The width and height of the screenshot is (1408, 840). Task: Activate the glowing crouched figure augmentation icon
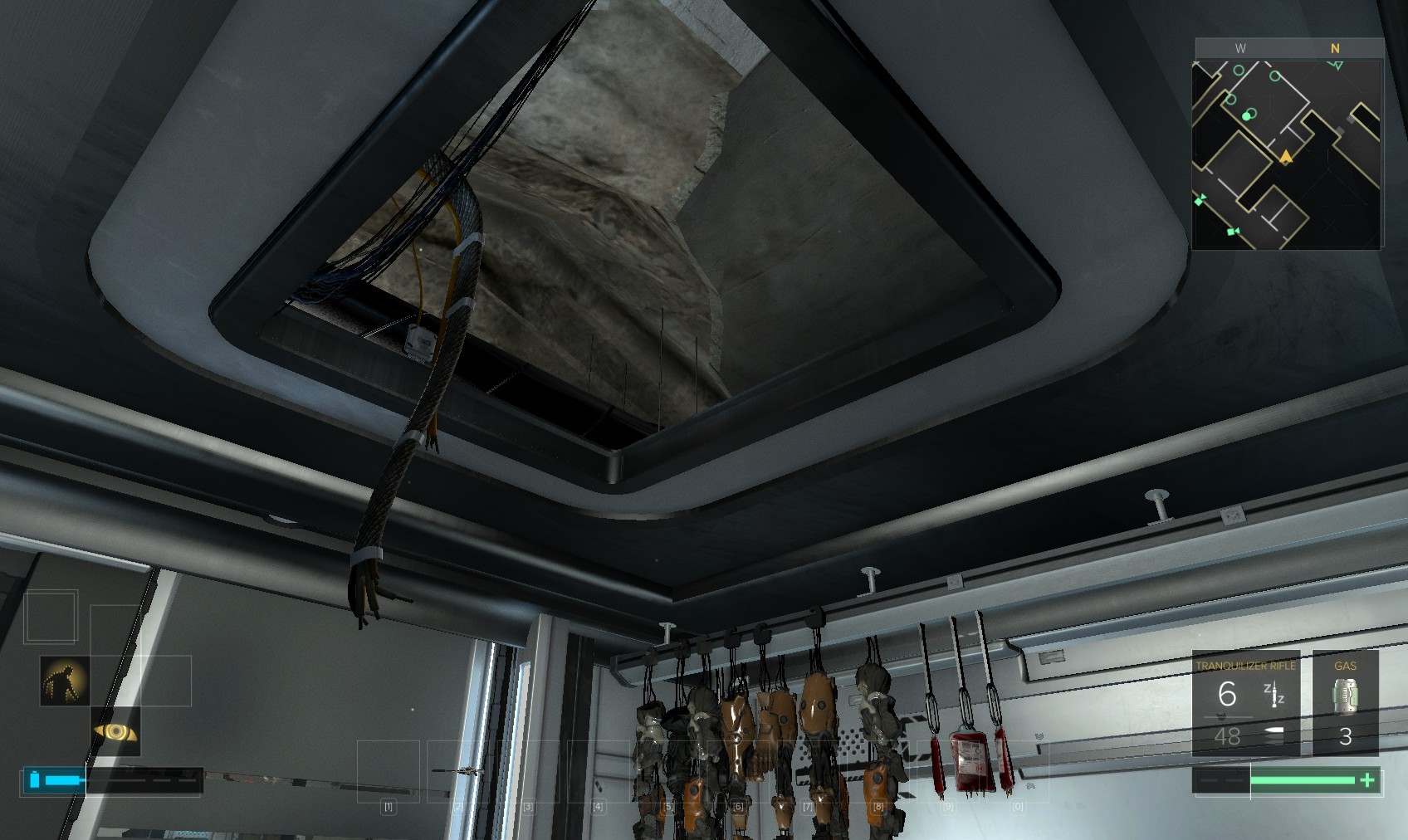(65, 681)
